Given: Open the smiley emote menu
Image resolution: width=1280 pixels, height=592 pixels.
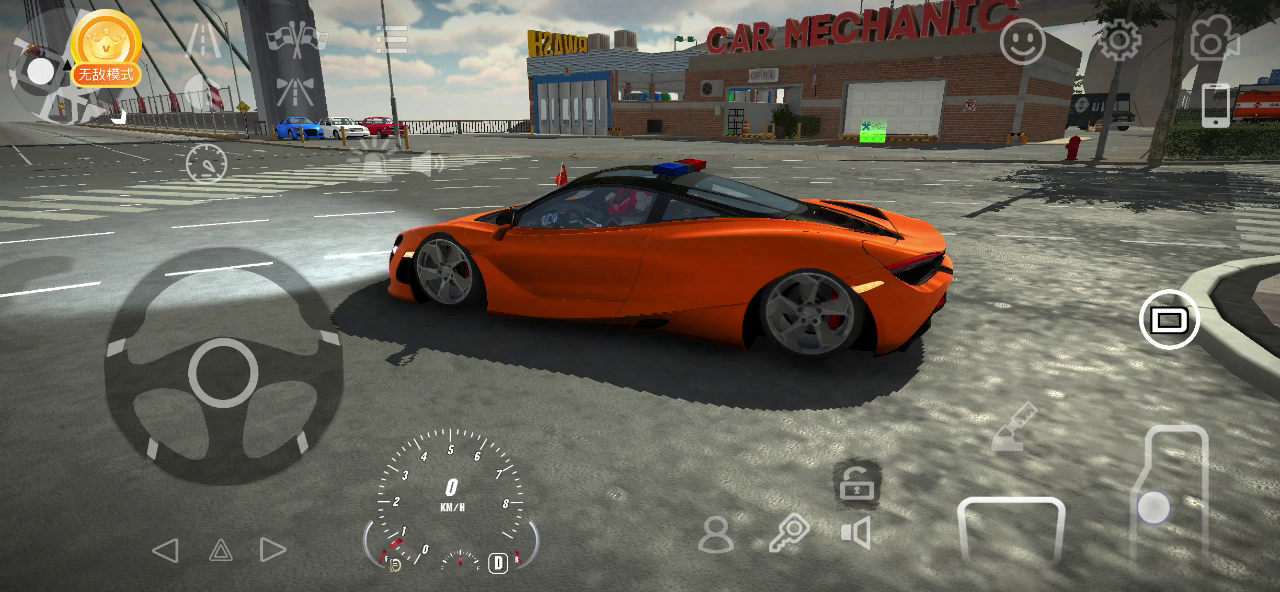Looking at the screenshot, I should (1022, 42).
